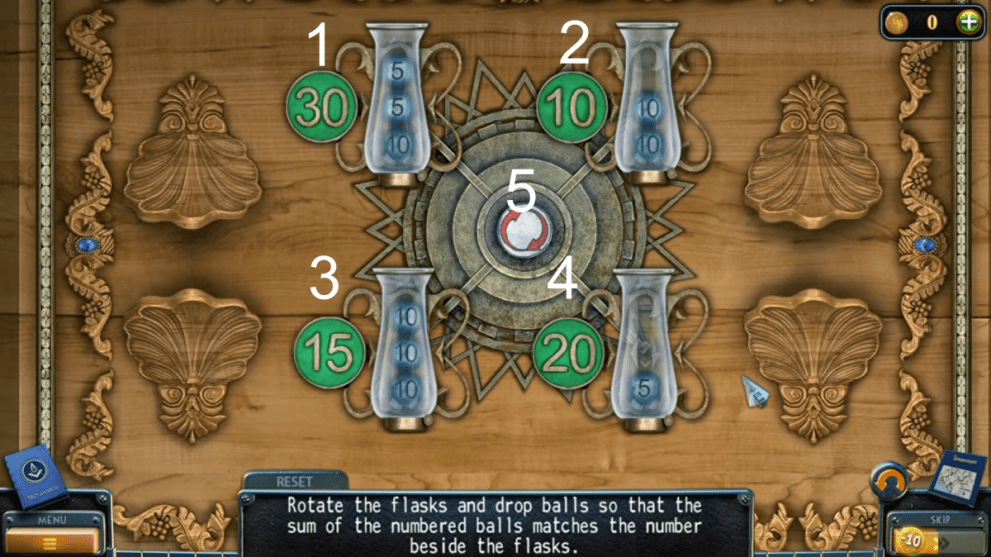Screen dimensions: 991x557
Task: Skip the puzzle for 10 coins
Action: (937, 540)
